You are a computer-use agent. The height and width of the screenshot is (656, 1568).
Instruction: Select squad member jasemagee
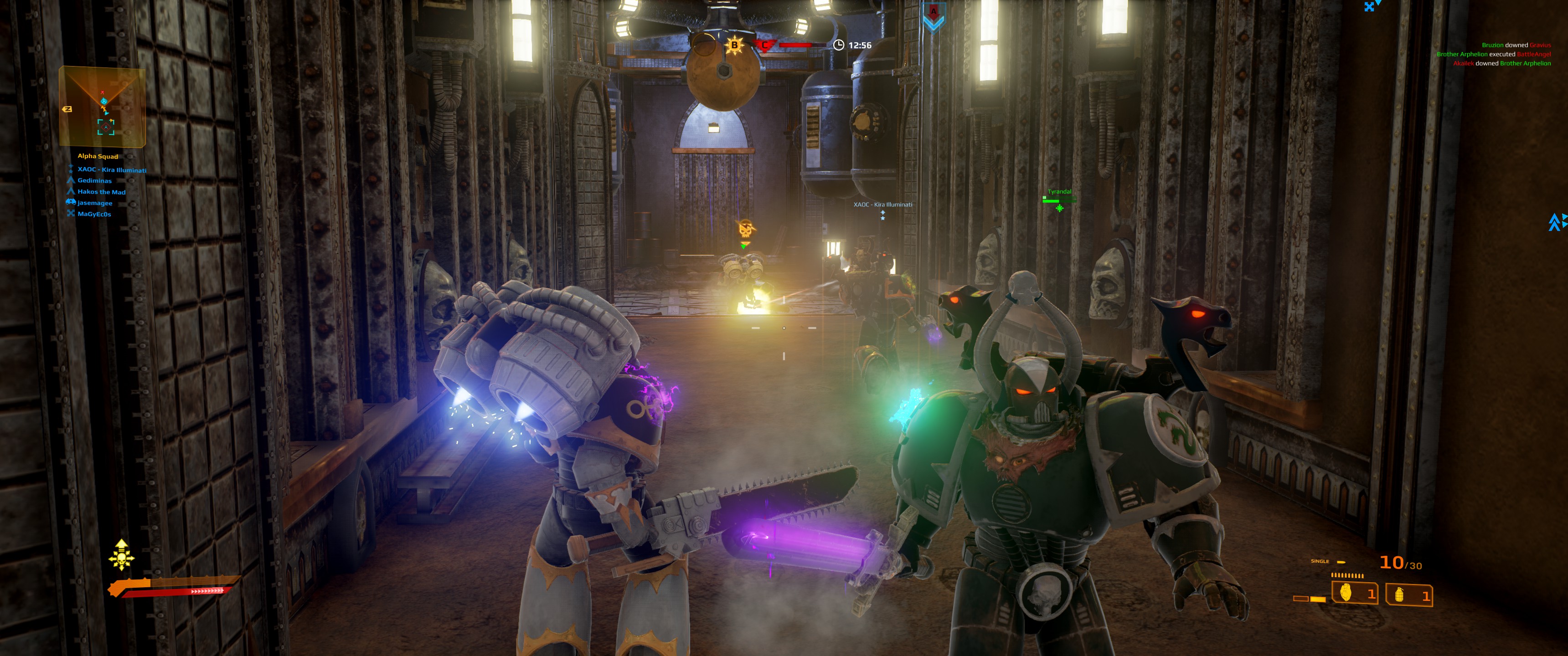click(x=94, y=203)
